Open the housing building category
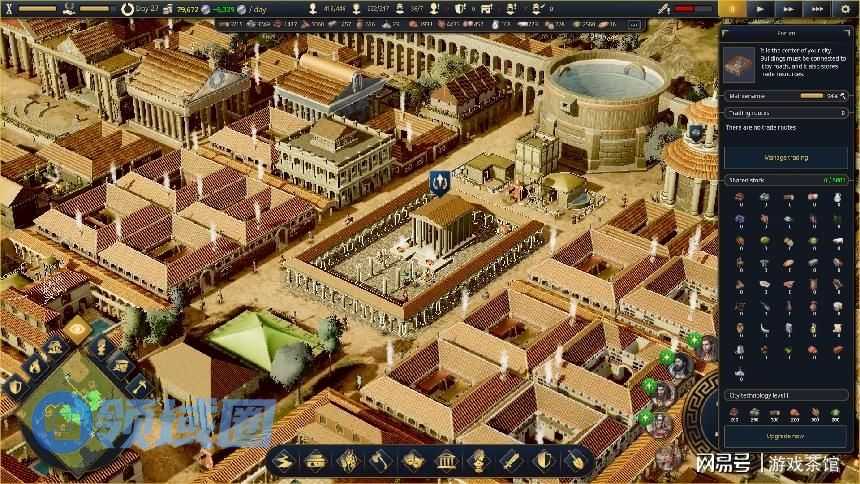 pos(315,461)
